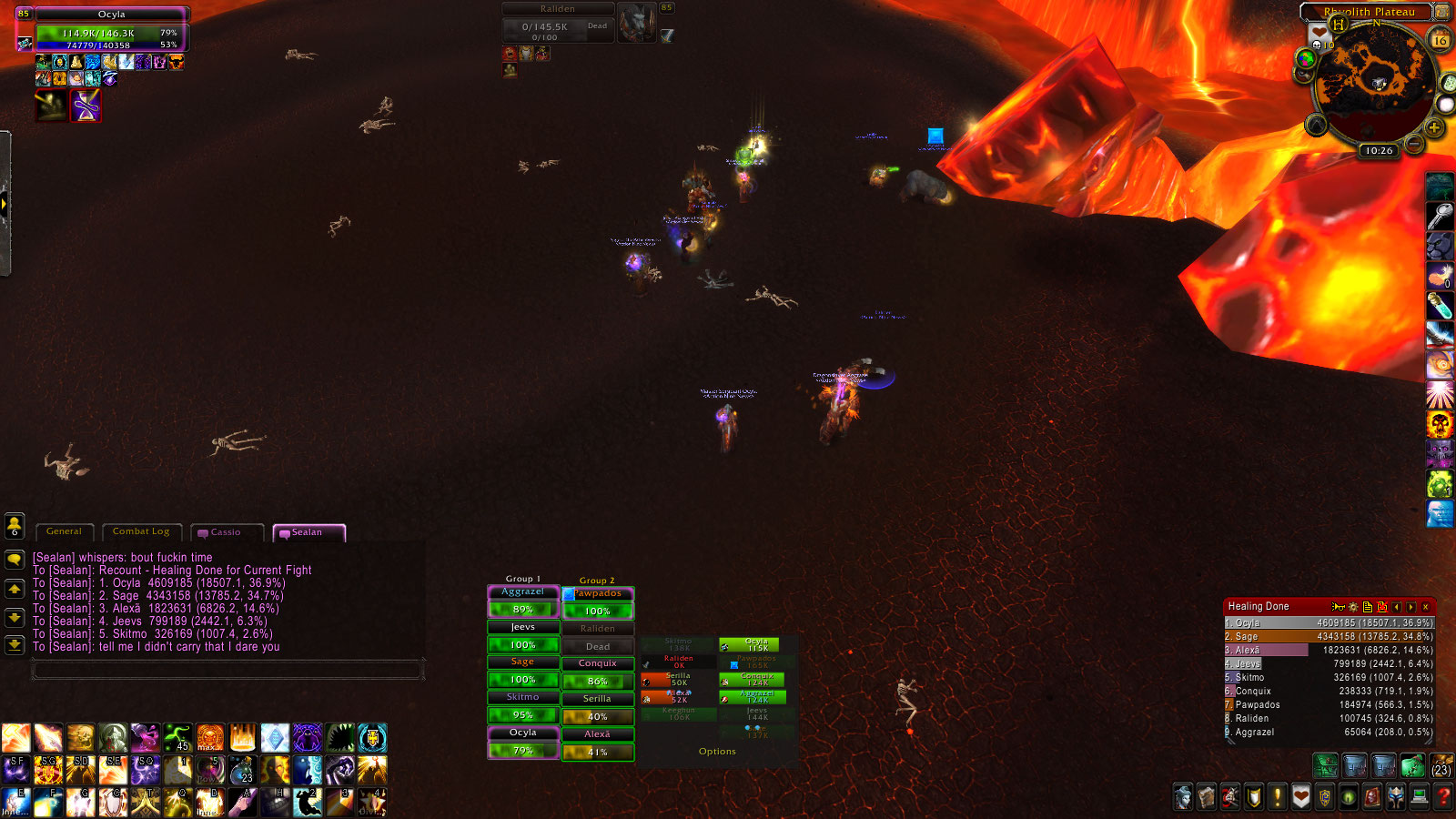Image resolution: width=1456 pixels, height=819 pixels.
Task: Open the red question mark help button
Action: coord(1443,798)
